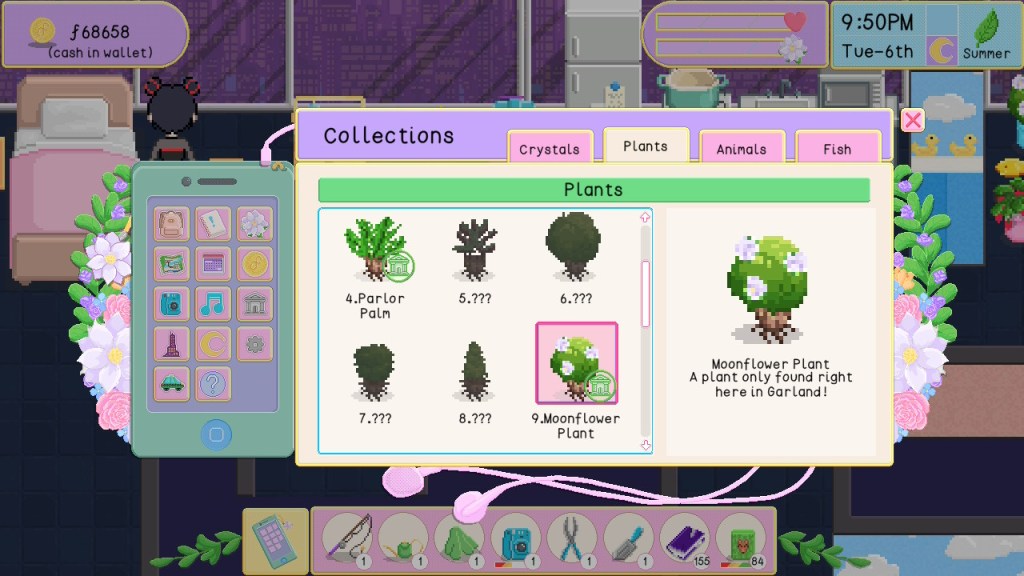Open the question mark help app

click(213, 383)
